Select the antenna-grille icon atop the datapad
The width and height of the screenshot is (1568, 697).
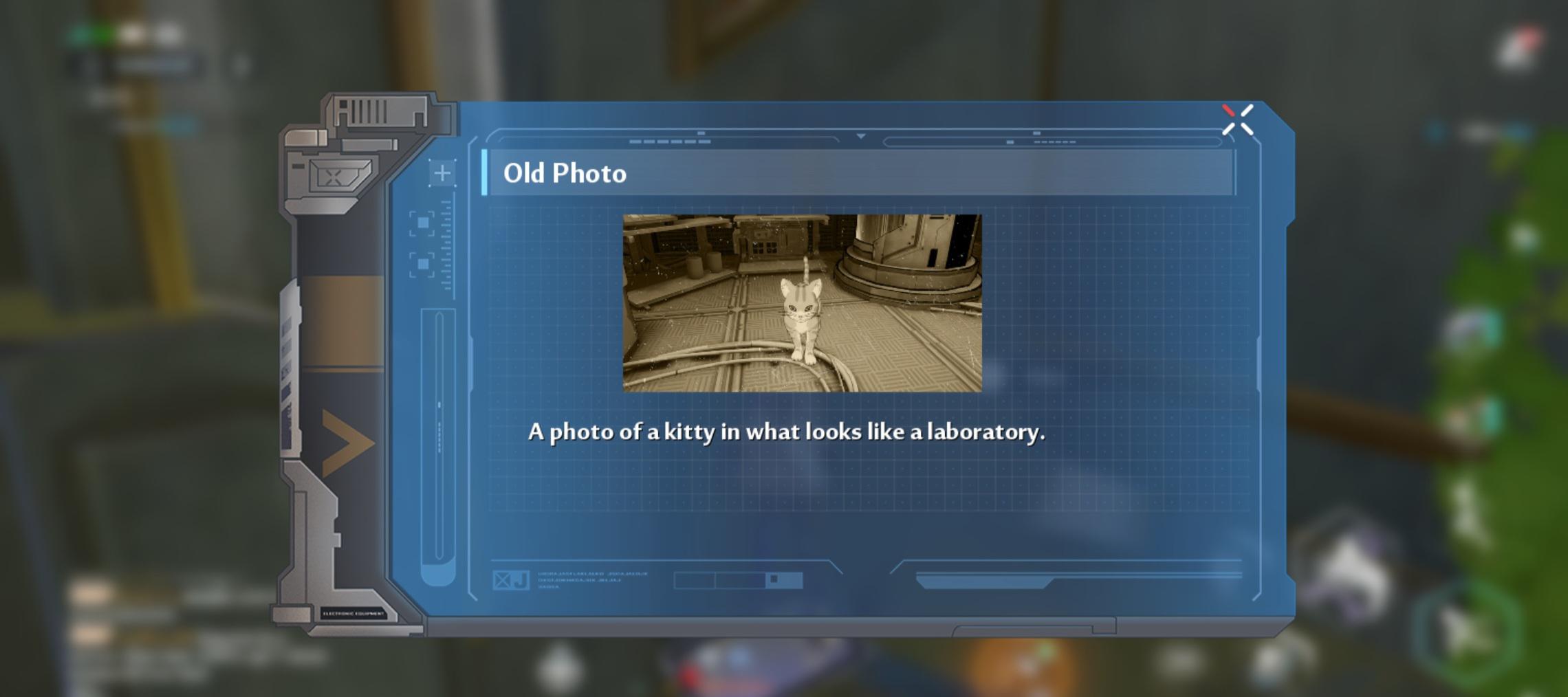367,111
